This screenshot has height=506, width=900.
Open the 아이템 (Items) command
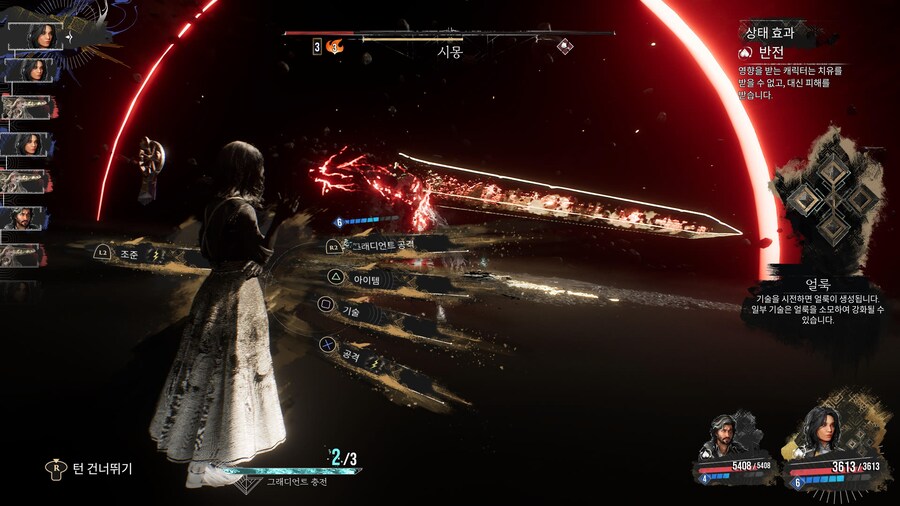[x=360, y=279]
